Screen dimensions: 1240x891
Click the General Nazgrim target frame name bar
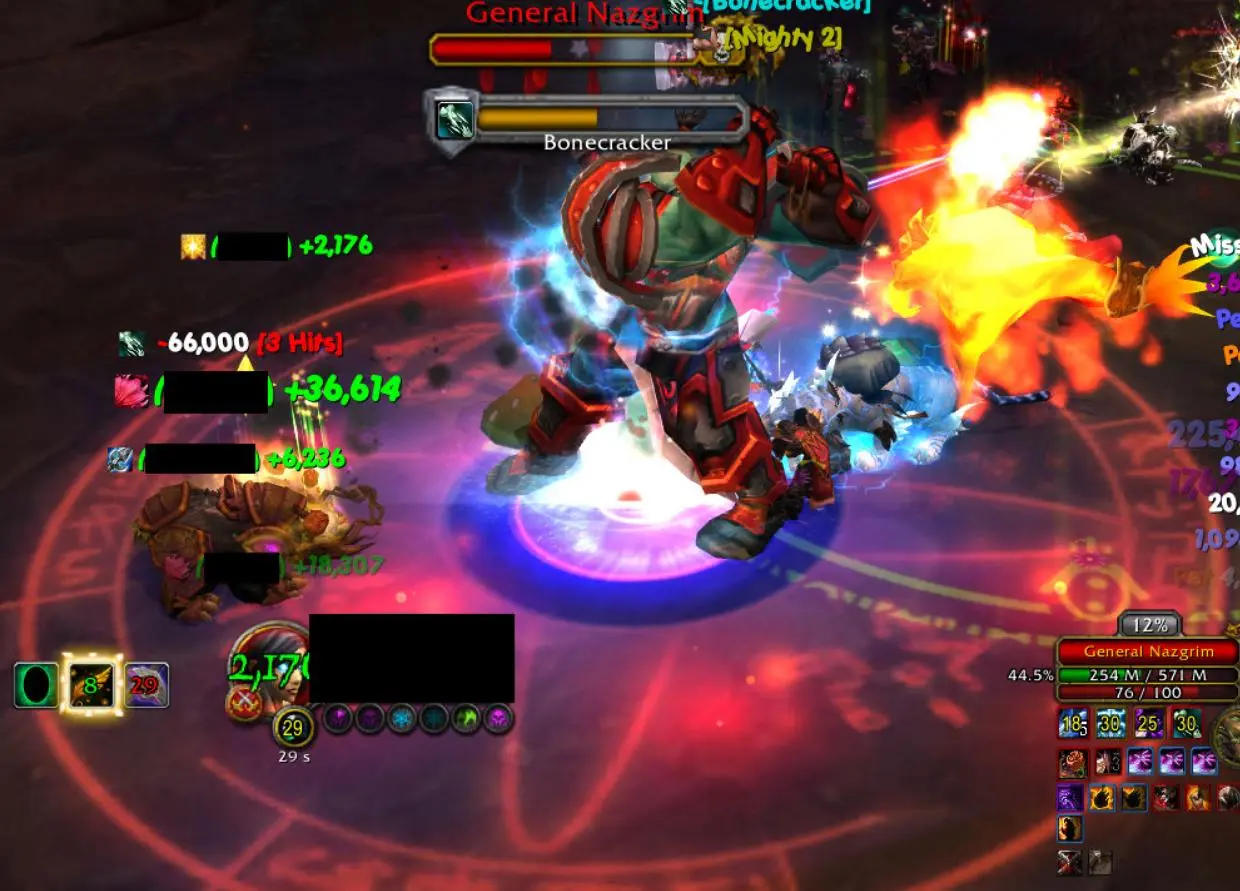click(x=1148, y=652)
